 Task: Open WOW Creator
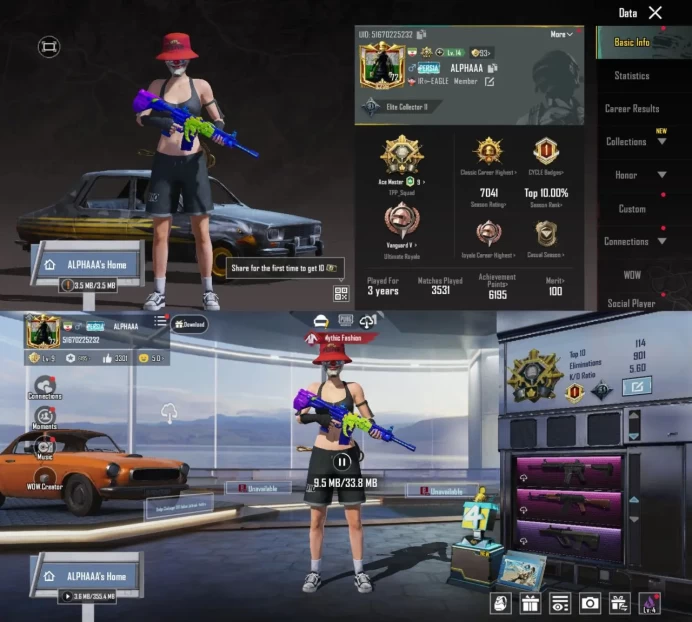(x=44, y=476)
